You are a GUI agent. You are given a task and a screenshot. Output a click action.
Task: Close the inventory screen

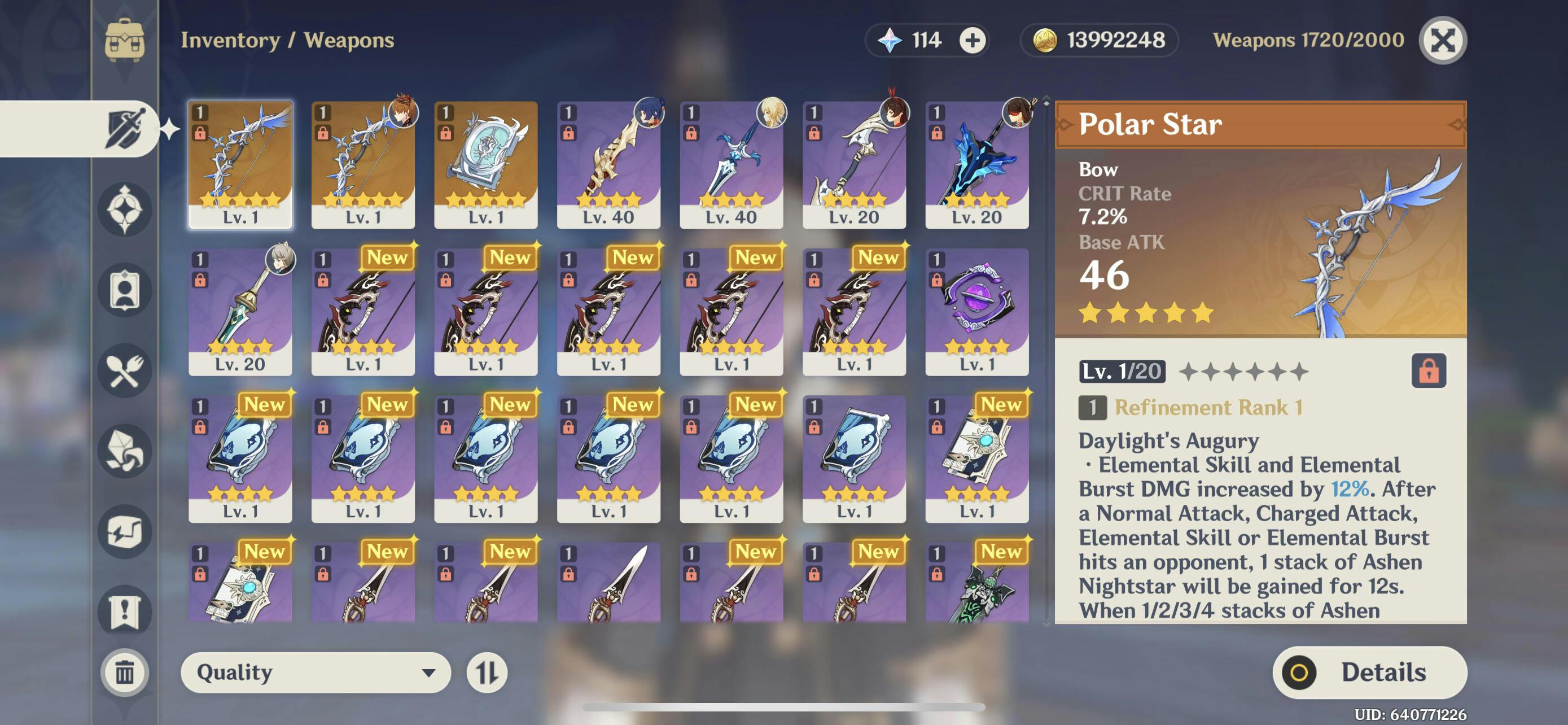[x=1442, y=40]
